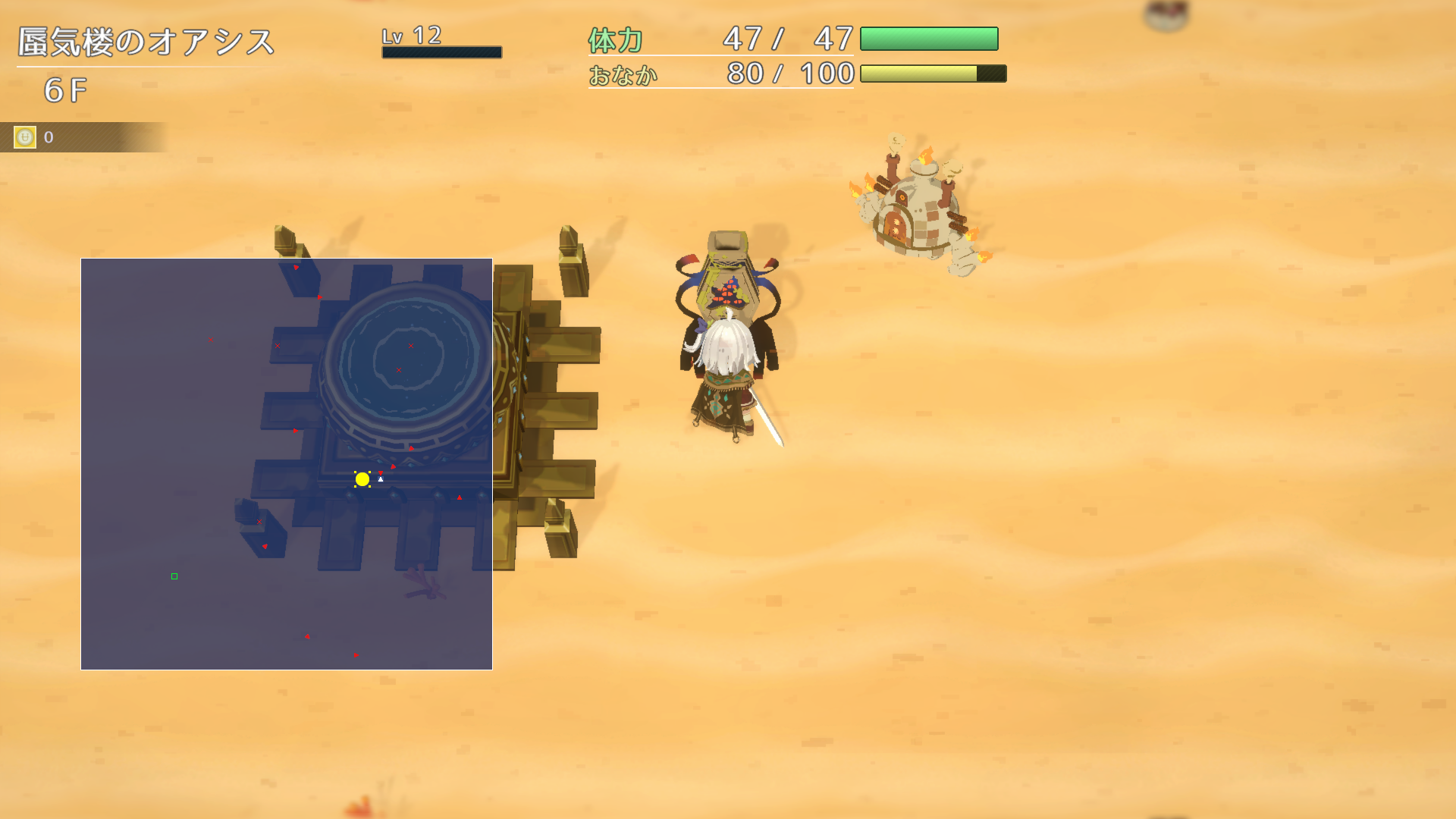The height and width of the screenshot is (819, 1456).
Task: Click the green item square on the minimap
Action: (x=174, y=576)
